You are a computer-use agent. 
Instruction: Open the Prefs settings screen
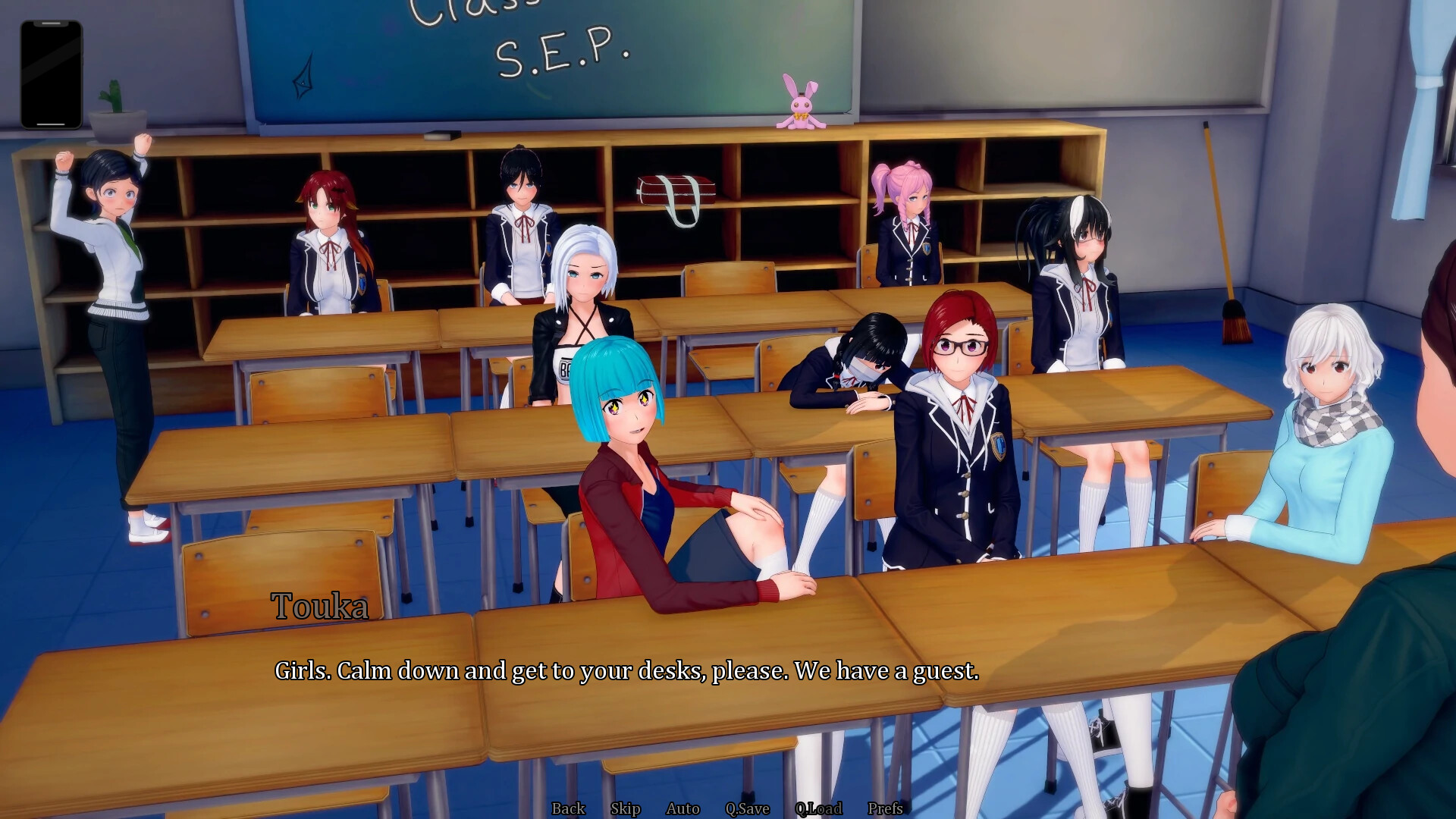(x=885, y=808)
